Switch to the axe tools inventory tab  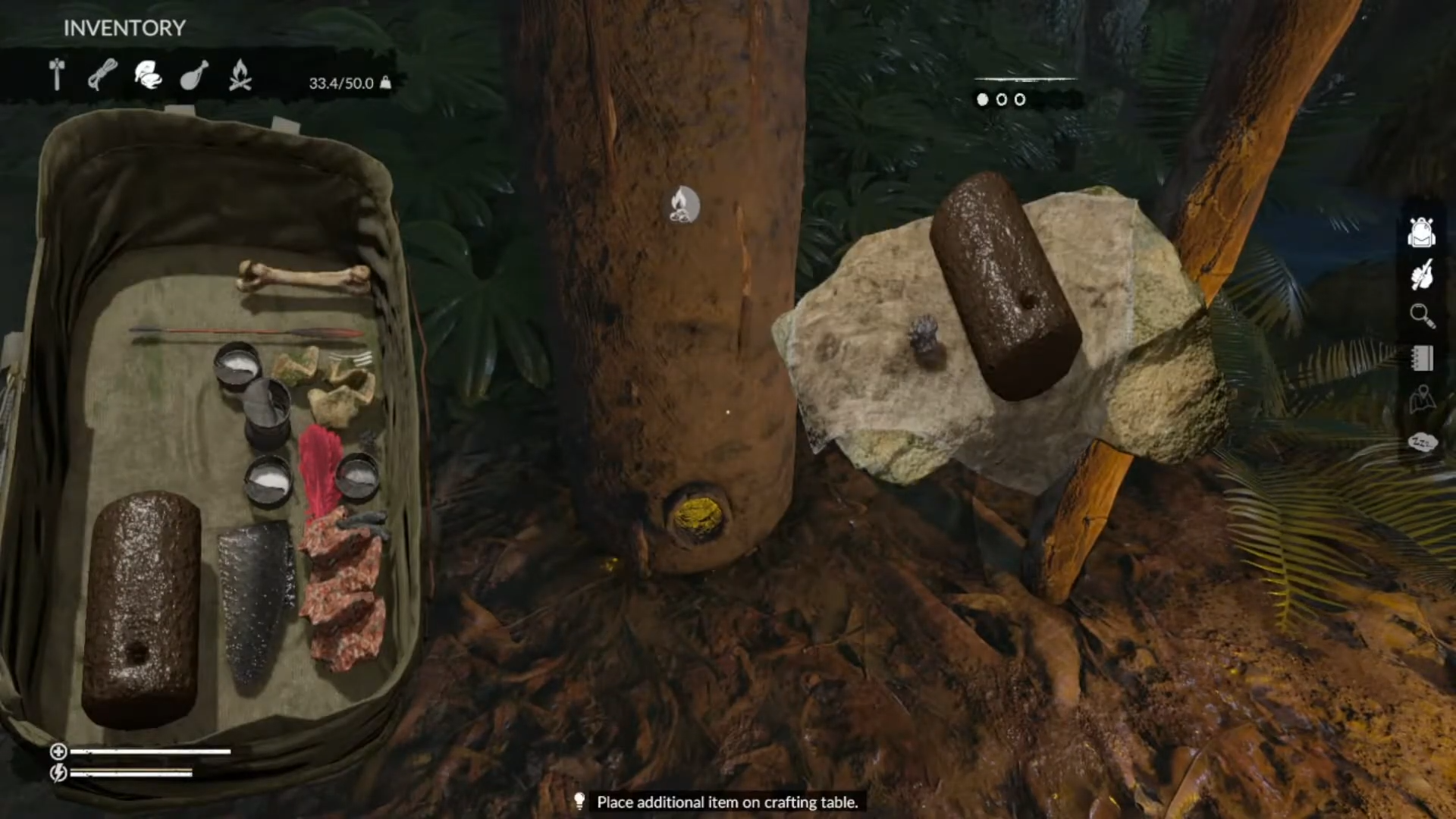[x=57, y=75]
